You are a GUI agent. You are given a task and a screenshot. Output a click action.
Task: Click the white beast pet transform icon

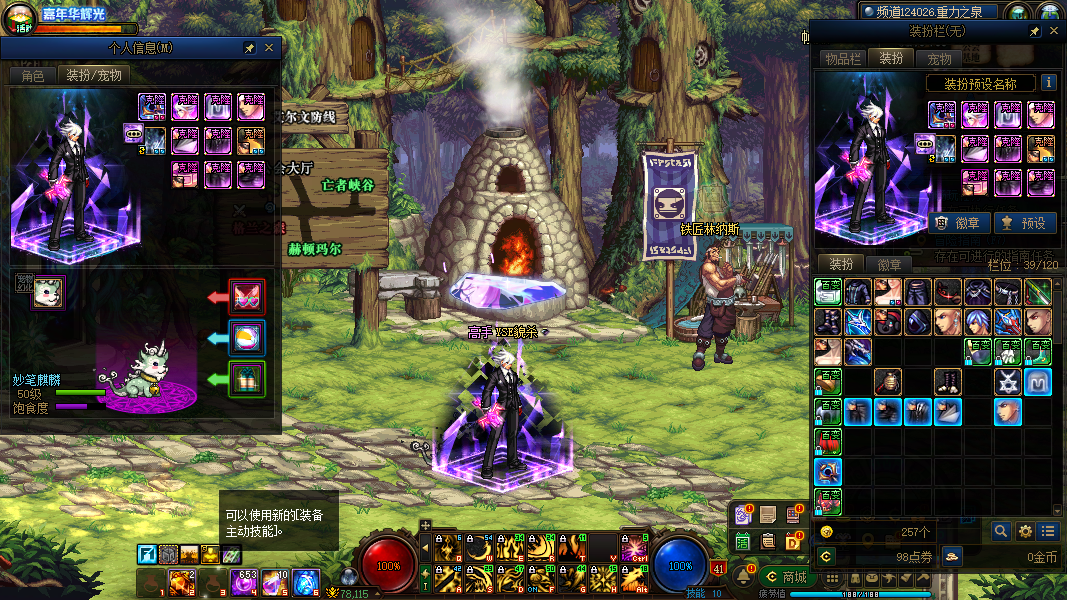tap(47, 292)
